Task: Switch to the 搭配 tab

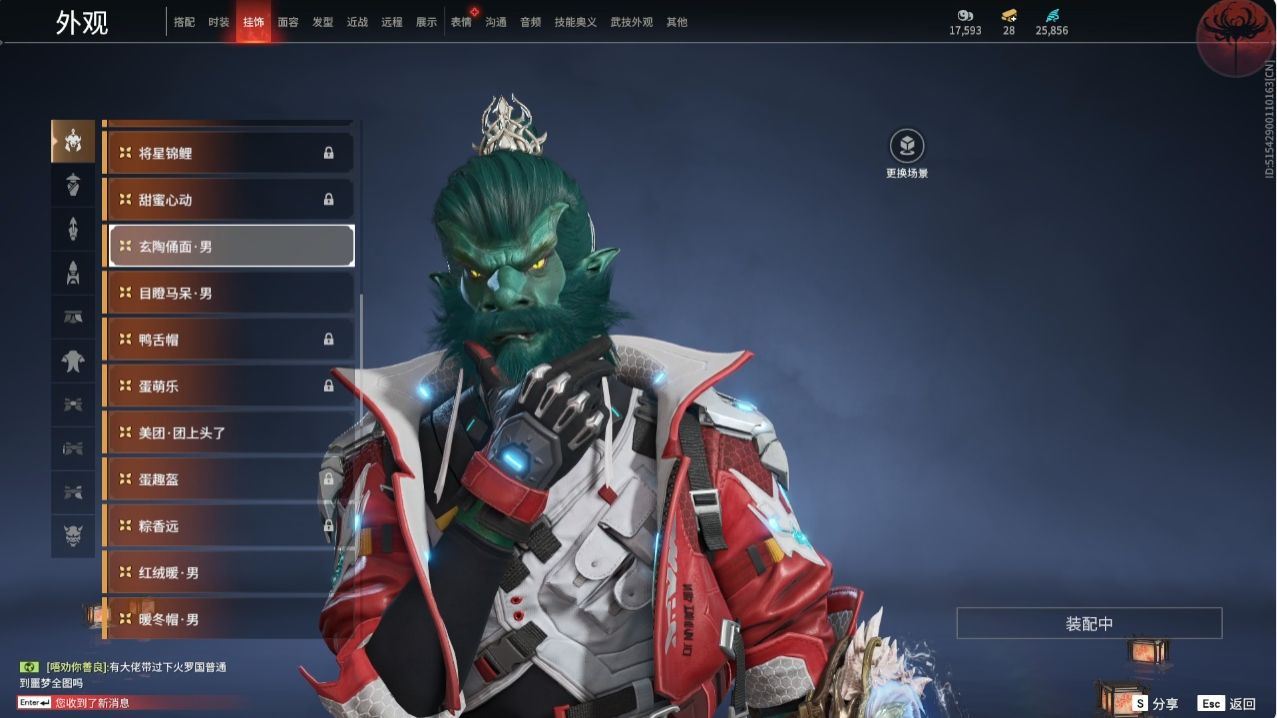Action: coord(184,22)
